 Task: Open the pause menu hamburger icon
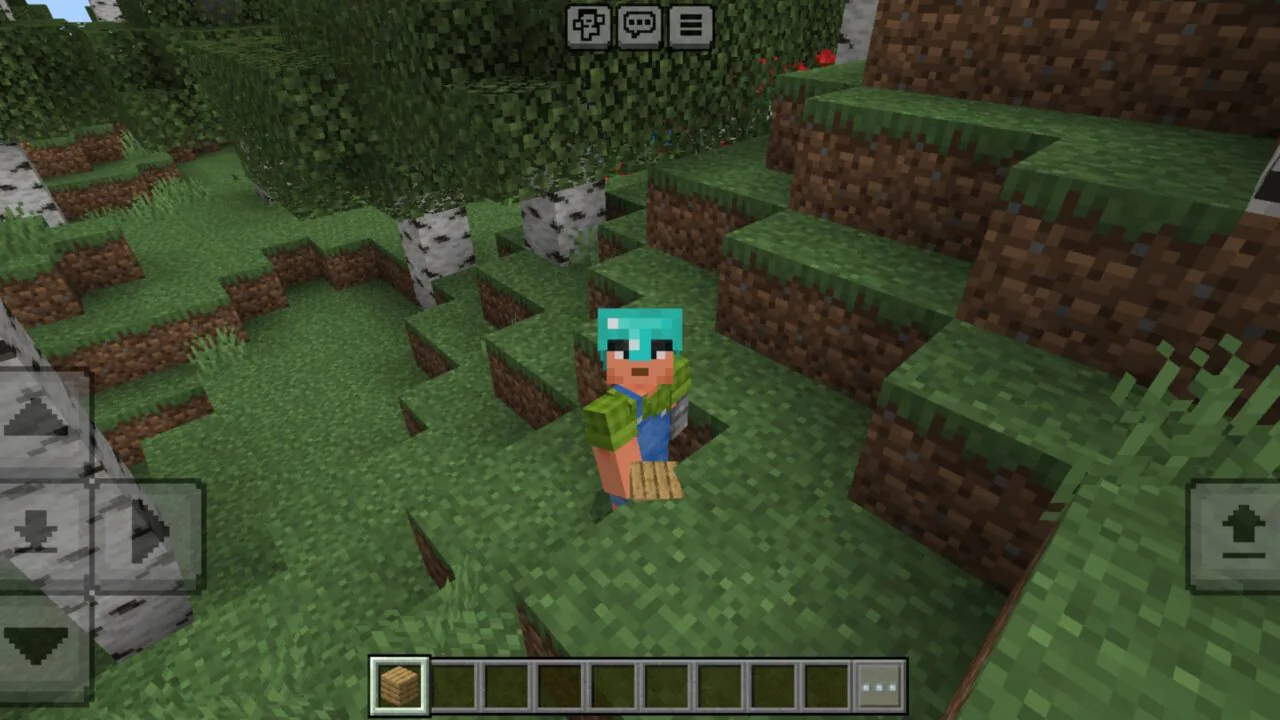click(x=691, y=25)
